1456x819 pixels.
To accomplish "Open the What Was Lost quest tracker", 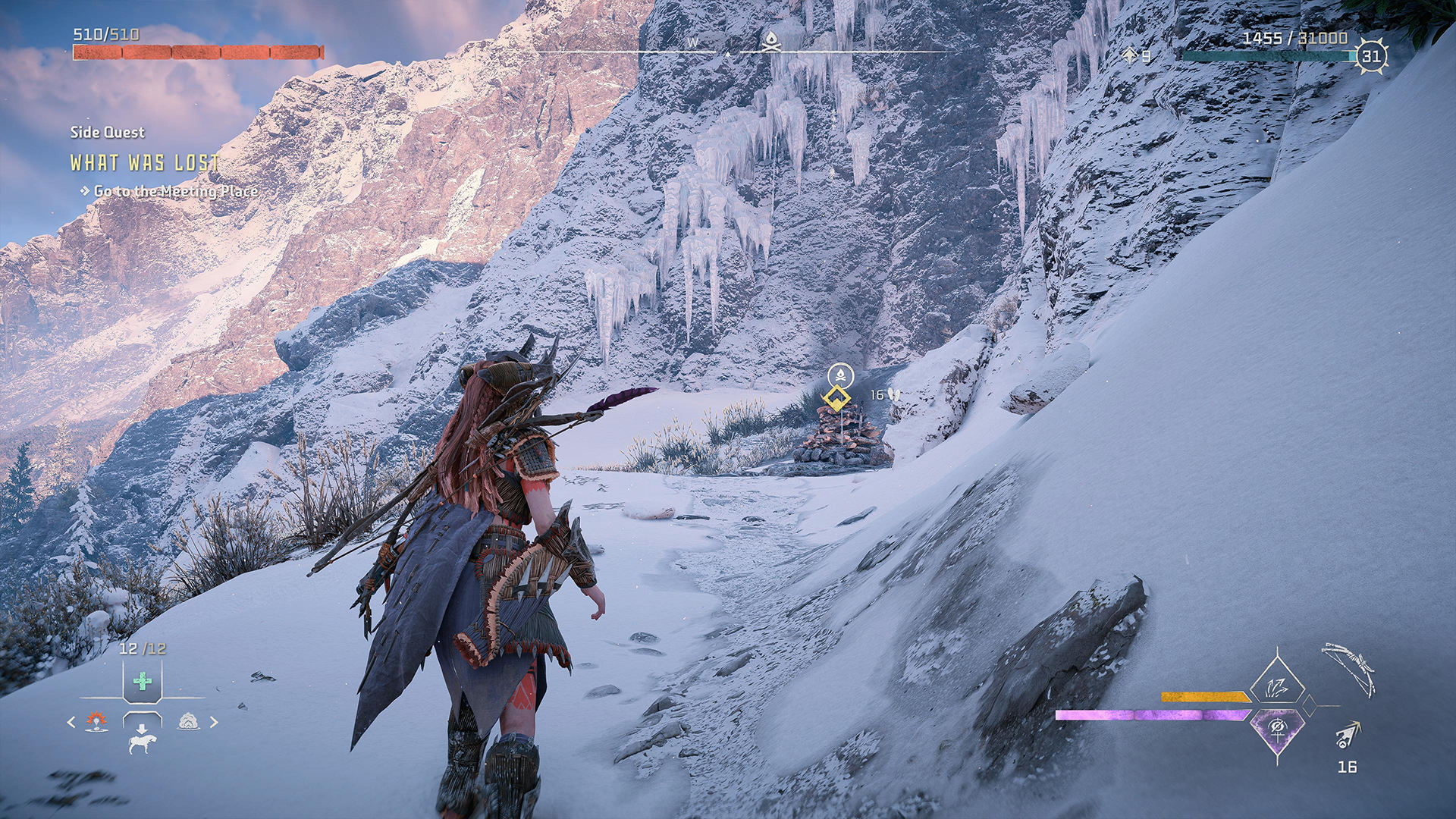I will pyautogui.click(x=144, y=162).
